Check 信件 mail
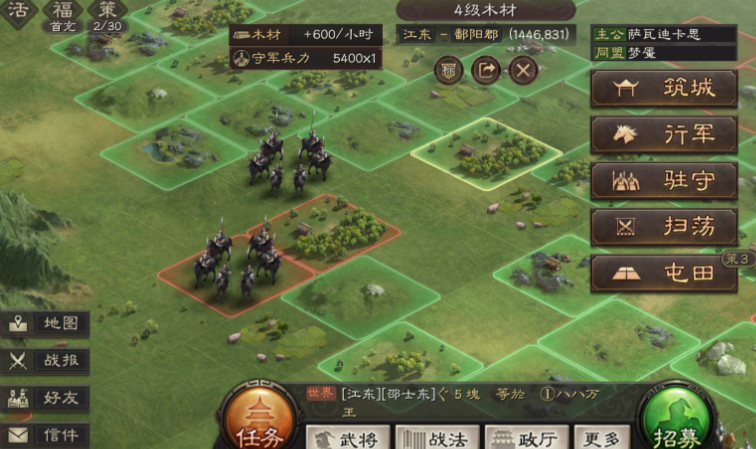 (47, 435)
